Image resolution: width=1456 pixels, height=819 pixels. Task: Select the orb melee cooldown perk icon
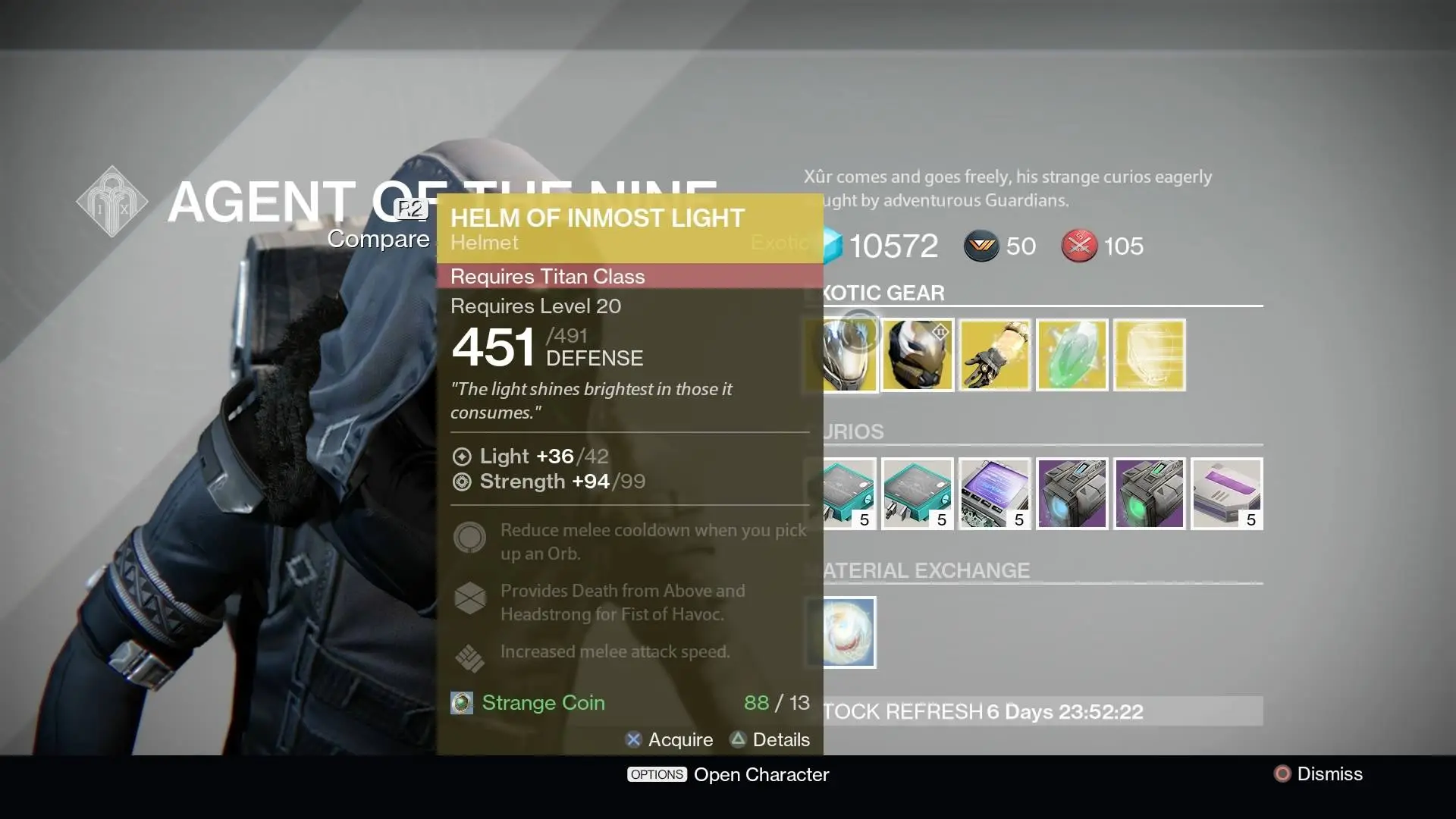(470, 538)
